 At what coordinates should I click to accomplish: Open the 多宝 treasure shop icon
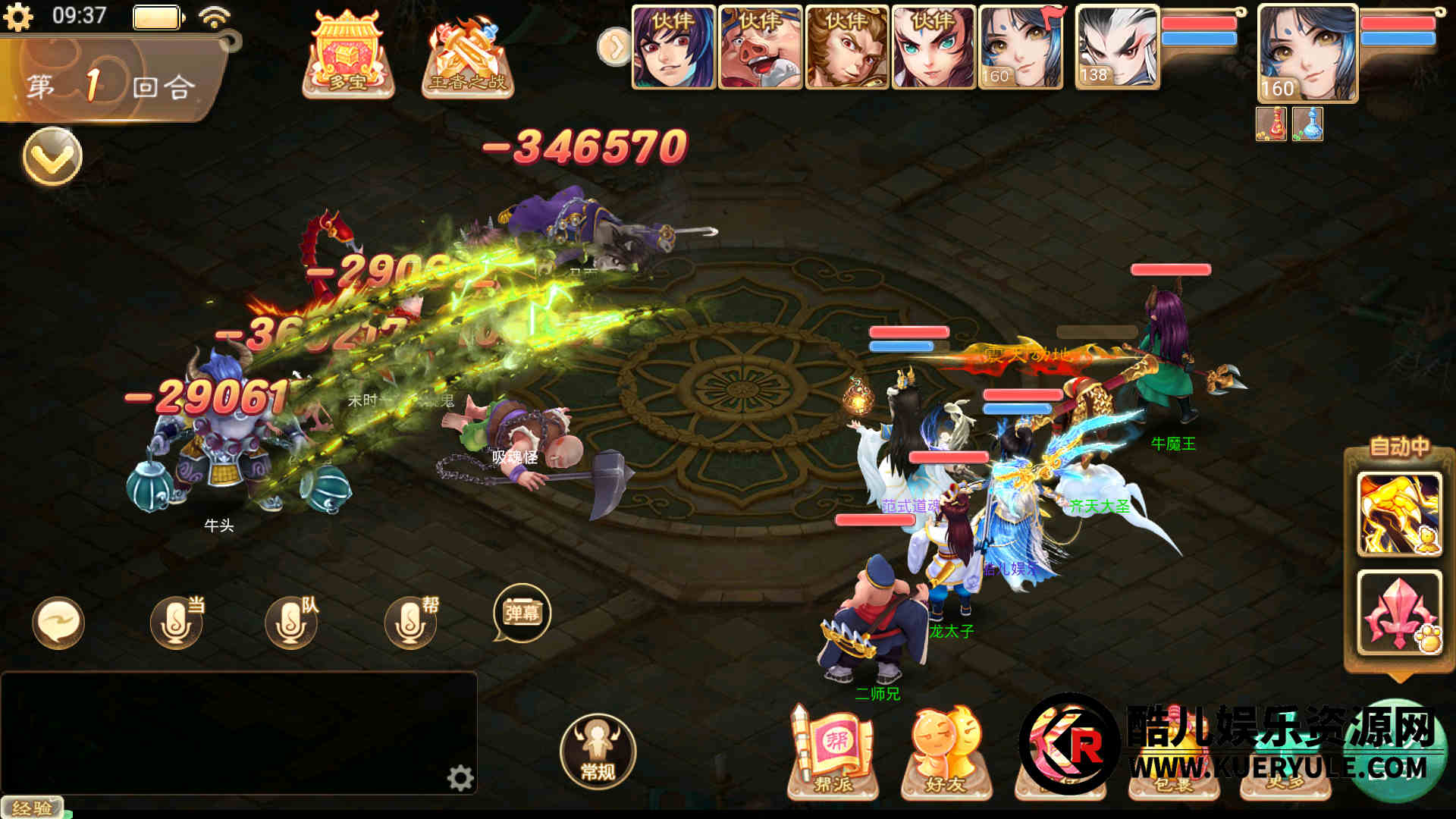point(348,55)
